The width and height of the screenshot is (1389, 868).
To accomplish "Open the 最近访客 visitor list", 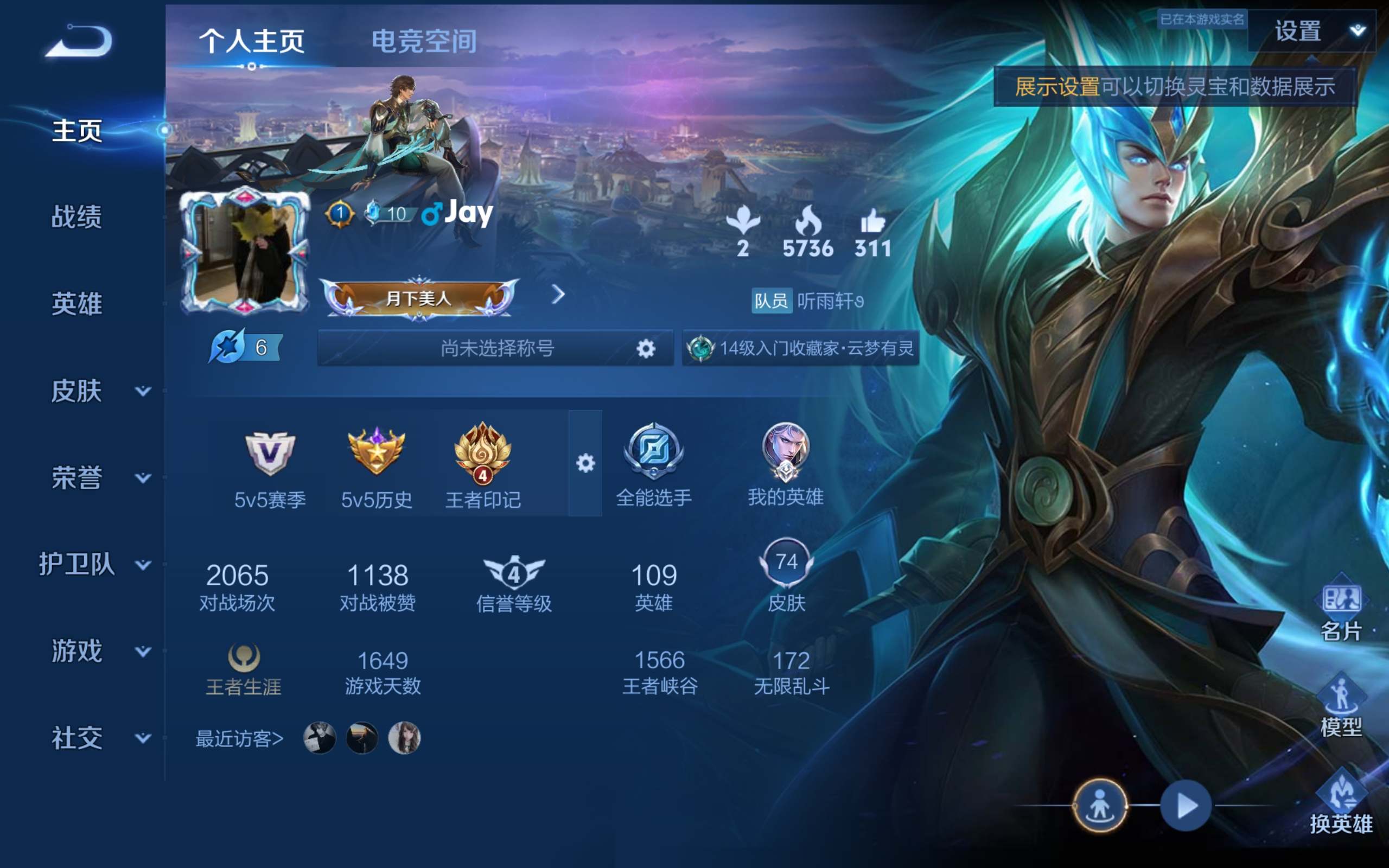I will click(x=239, y=739).
